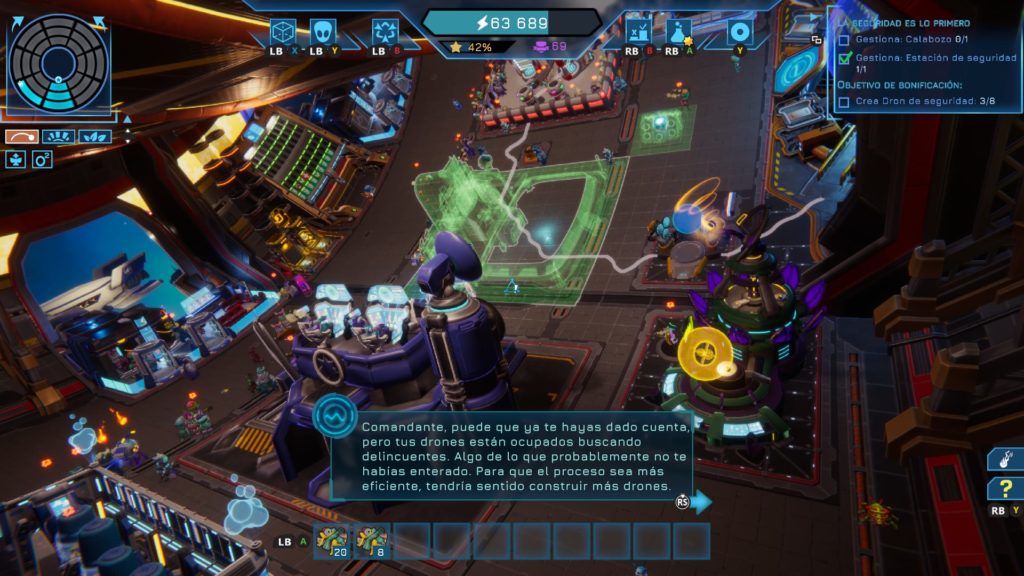Toggle the O2 oxygen overlay
This screenshot has height=576, width=1024.
click(42, 158)
